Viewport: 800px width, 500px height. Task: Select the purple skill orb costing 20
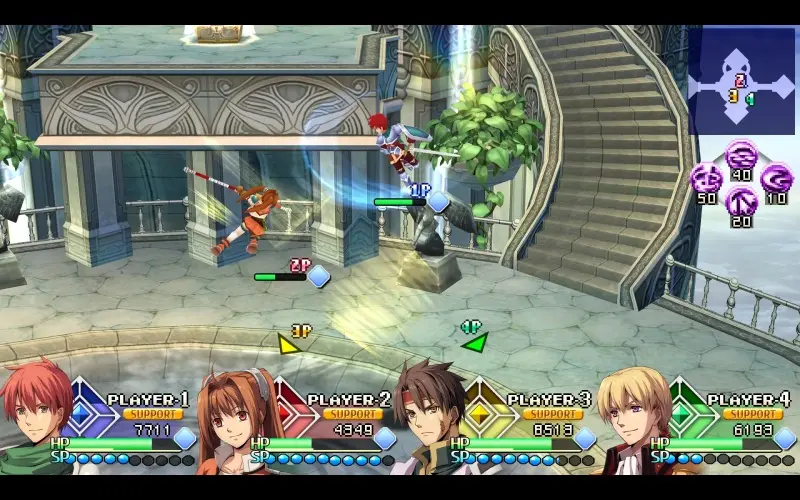741,205
